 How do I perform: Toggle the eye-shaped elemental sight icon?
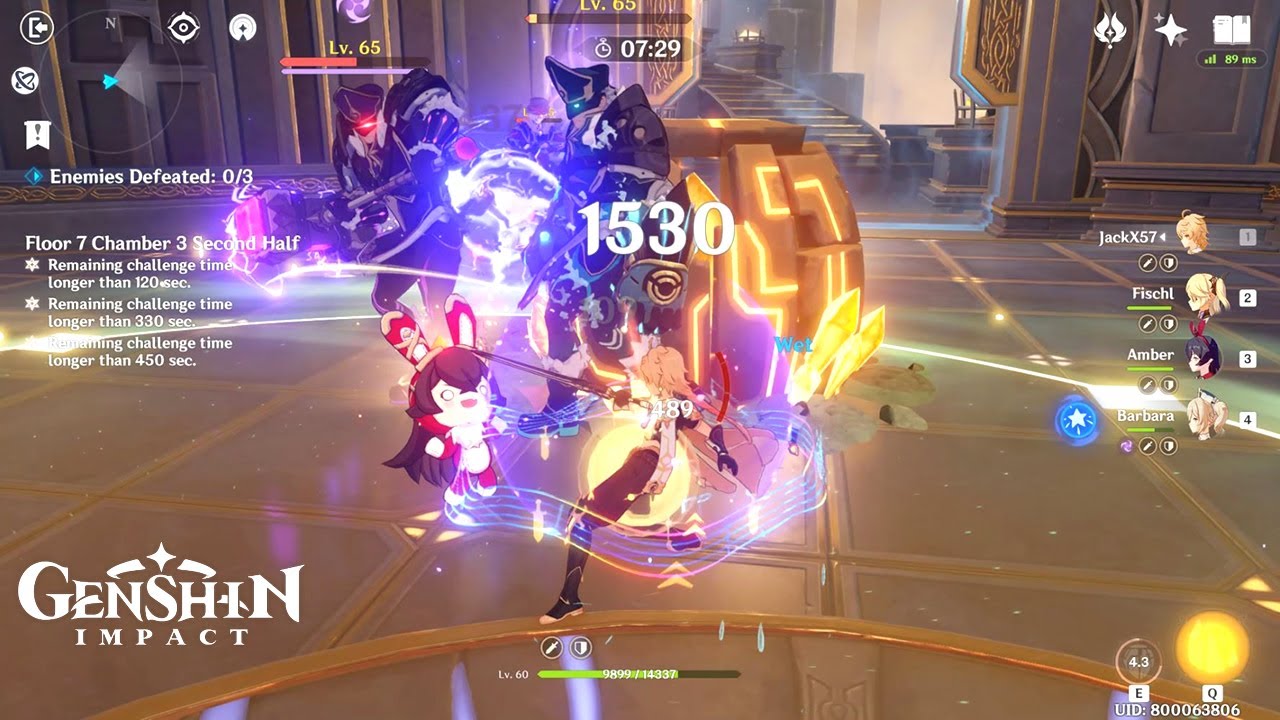(x=184, y=28)
